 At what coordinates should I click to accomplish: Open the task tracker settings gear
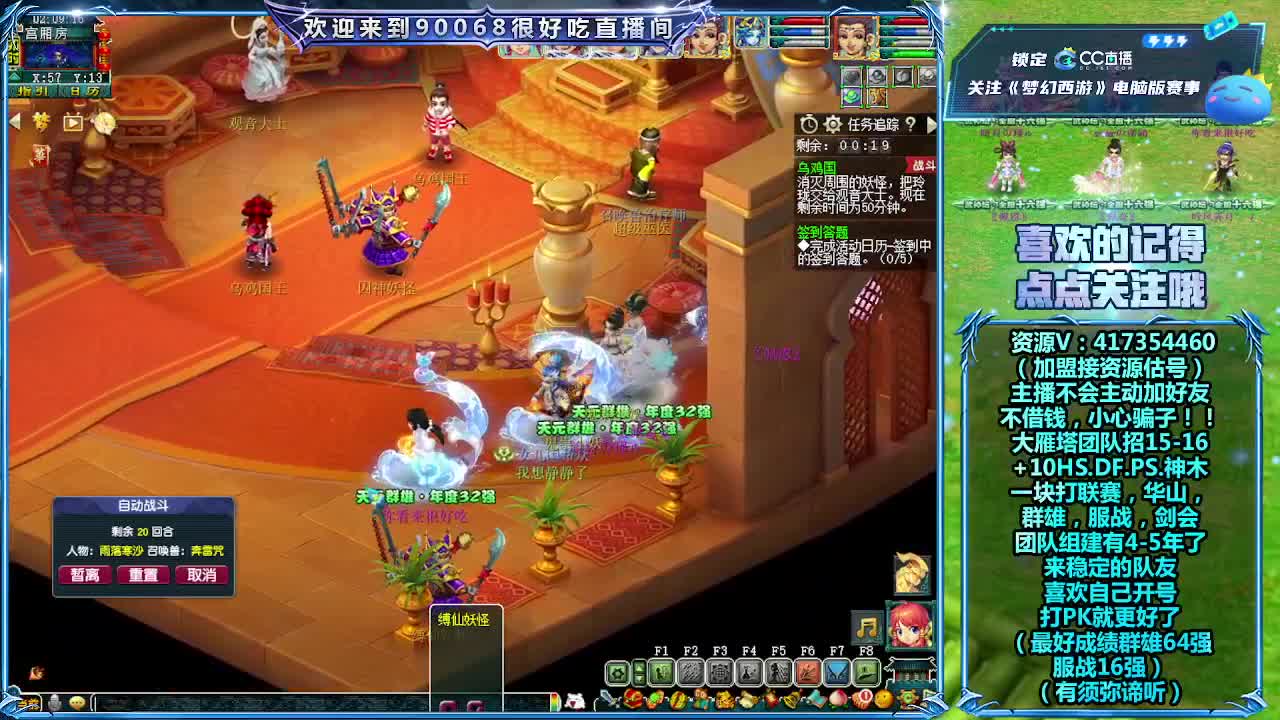tap(831, 124)
